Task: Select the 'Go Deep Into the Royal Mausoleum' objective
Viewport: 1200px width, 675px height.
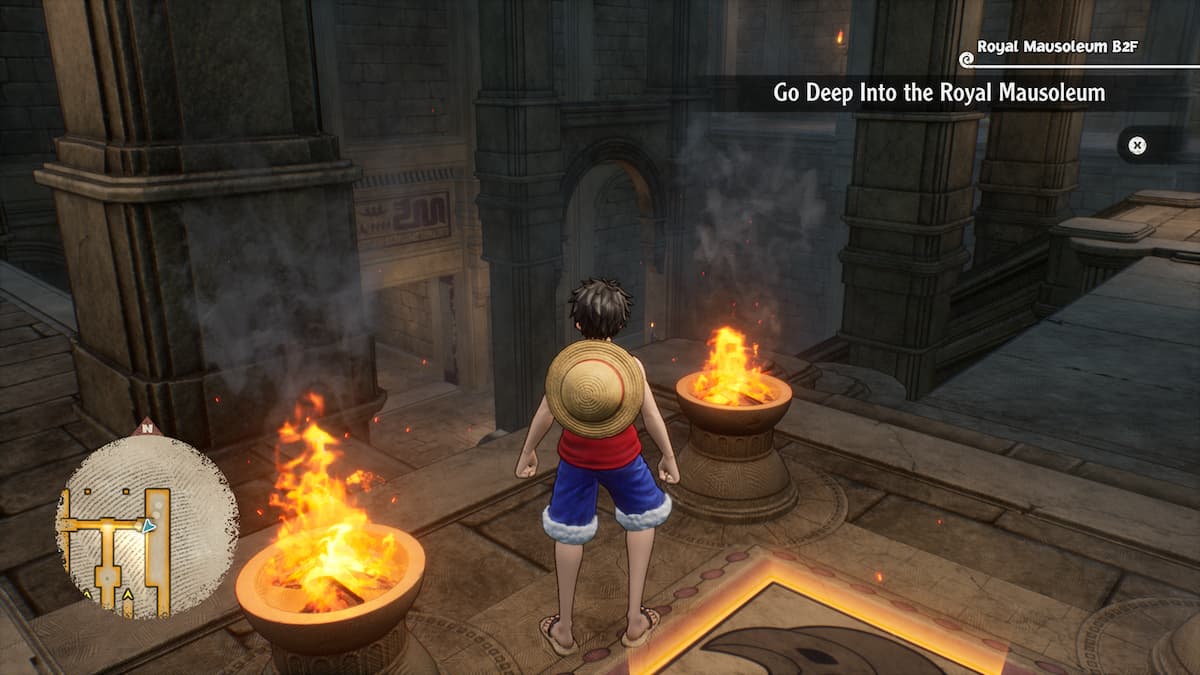Action: [938, 93]
